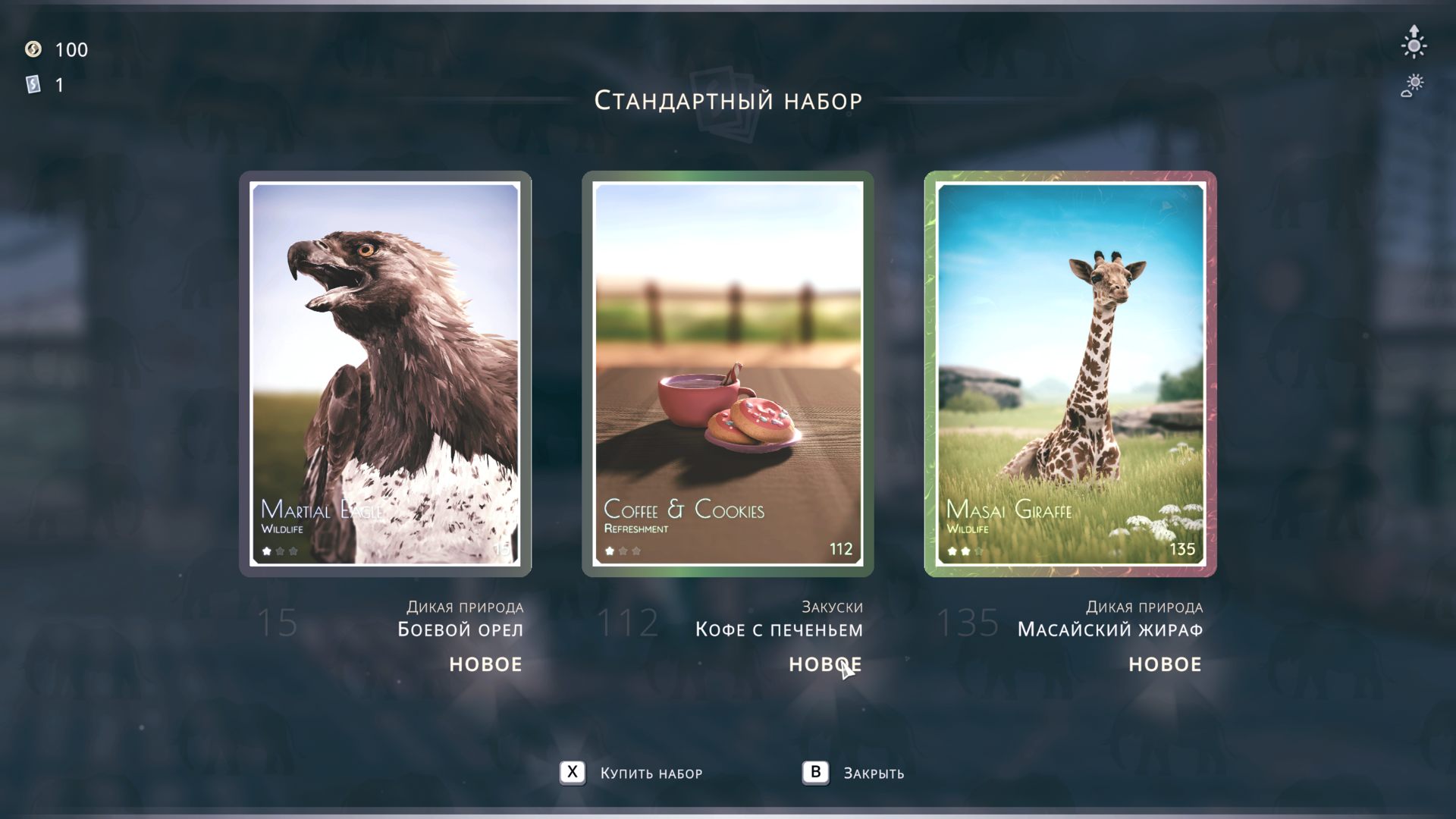Pick the Masai Giraffe card
Screen dimensions: 1456x819
coord(1070,374)
